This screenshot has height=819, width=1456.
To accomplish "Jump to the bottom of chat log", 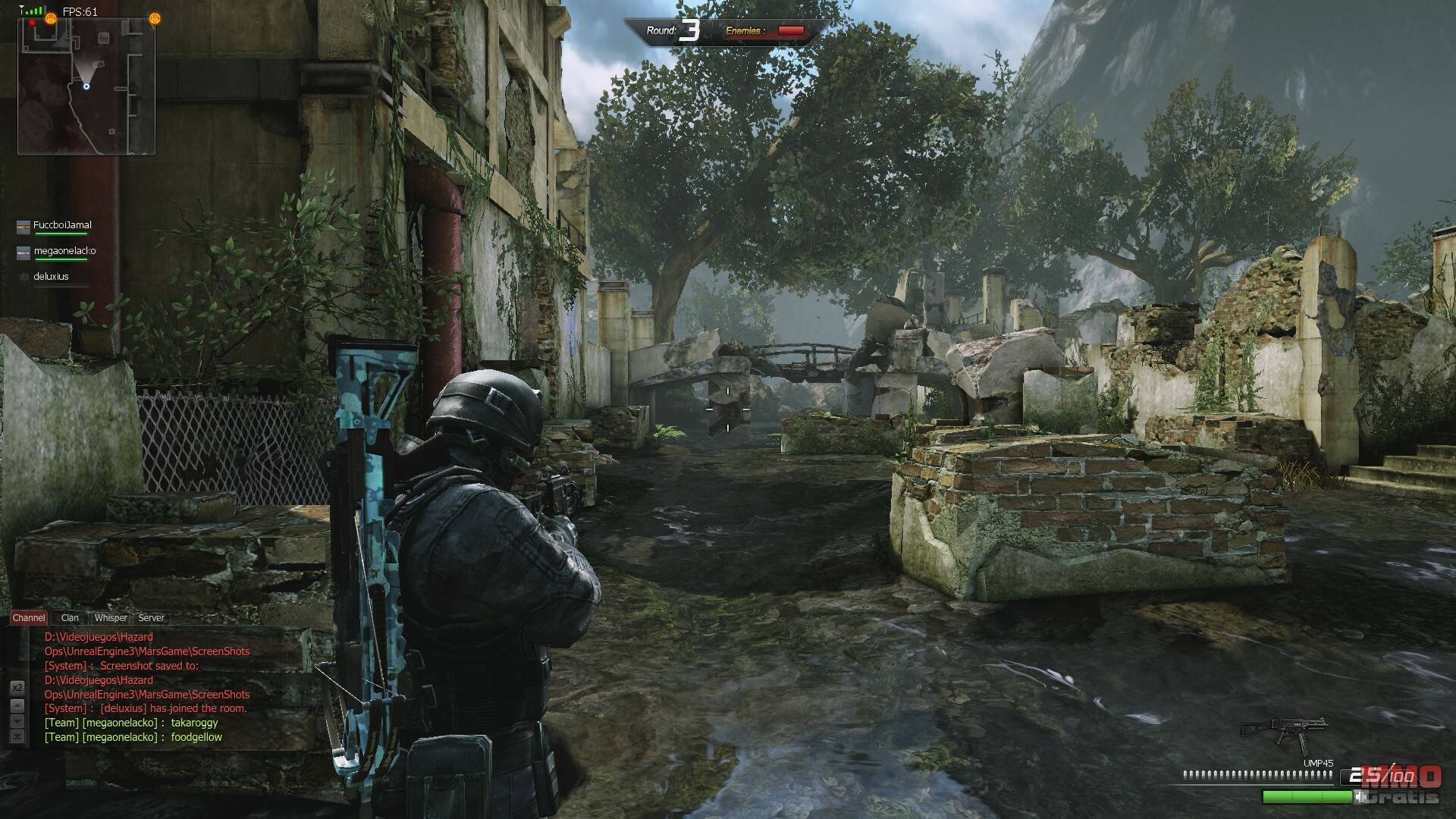I will pos(17,736).
